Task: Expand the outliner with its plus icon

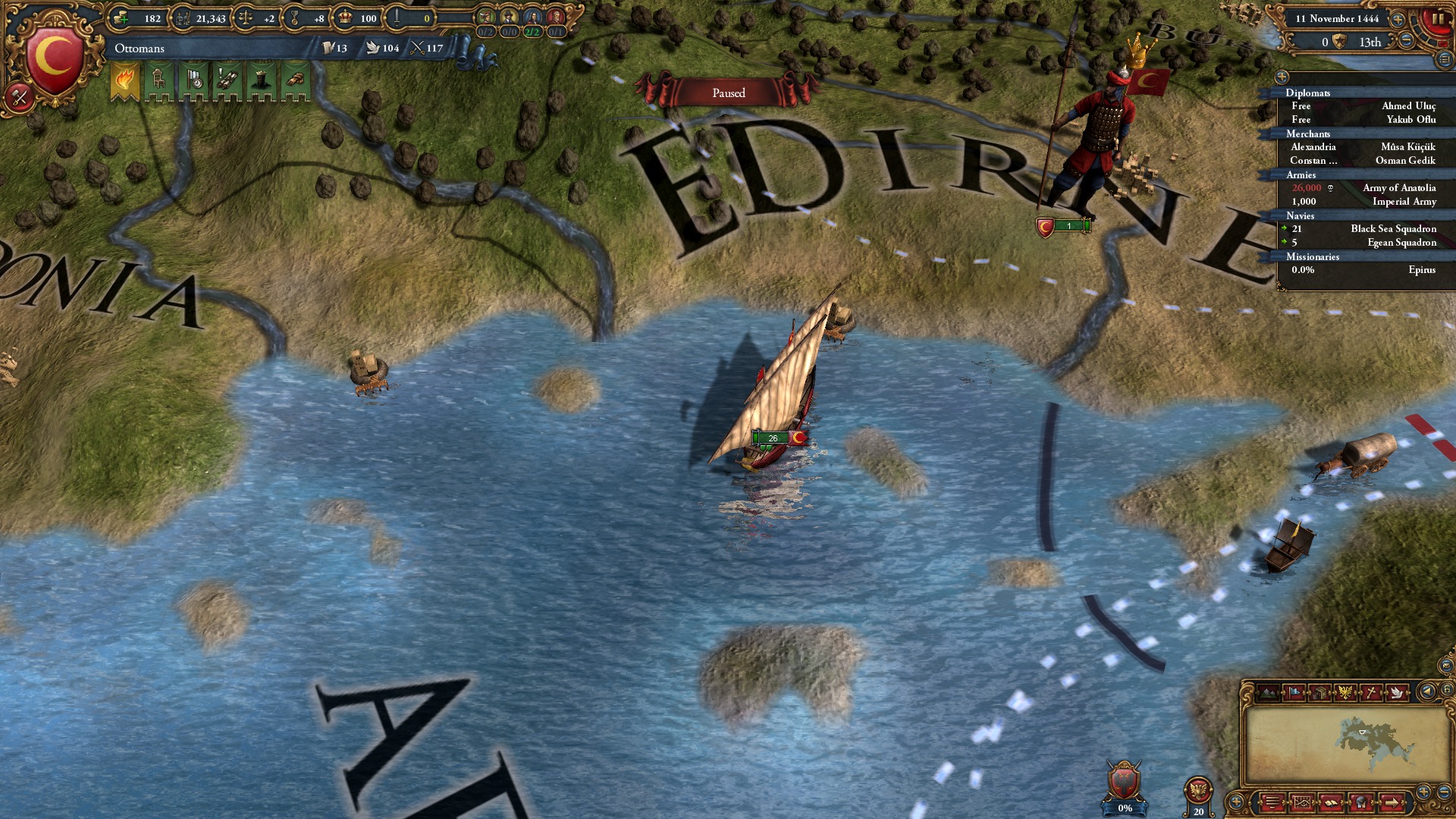Action: [x=1283, y=77]
